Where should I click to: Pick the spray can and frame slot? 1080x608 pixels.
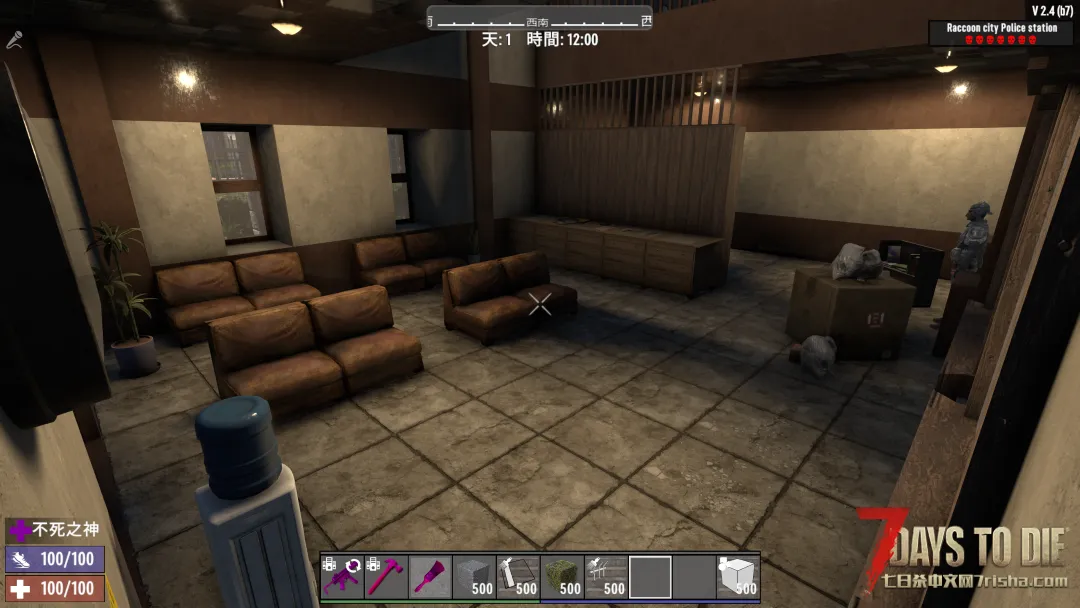(518, 577)
